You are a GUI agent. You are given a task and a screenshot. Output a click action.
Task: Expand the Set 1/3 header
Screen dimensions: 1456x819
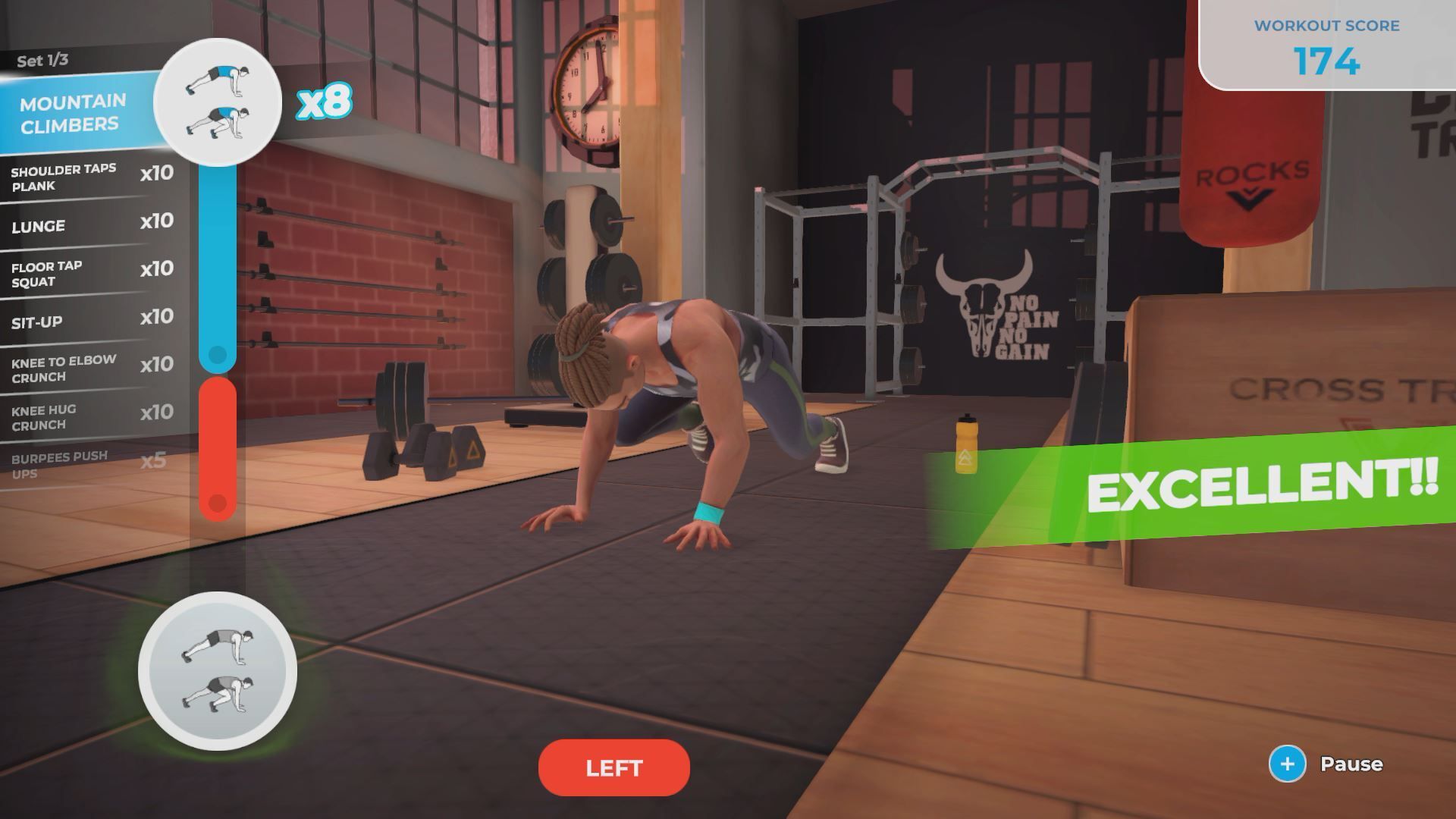point(42,61)
